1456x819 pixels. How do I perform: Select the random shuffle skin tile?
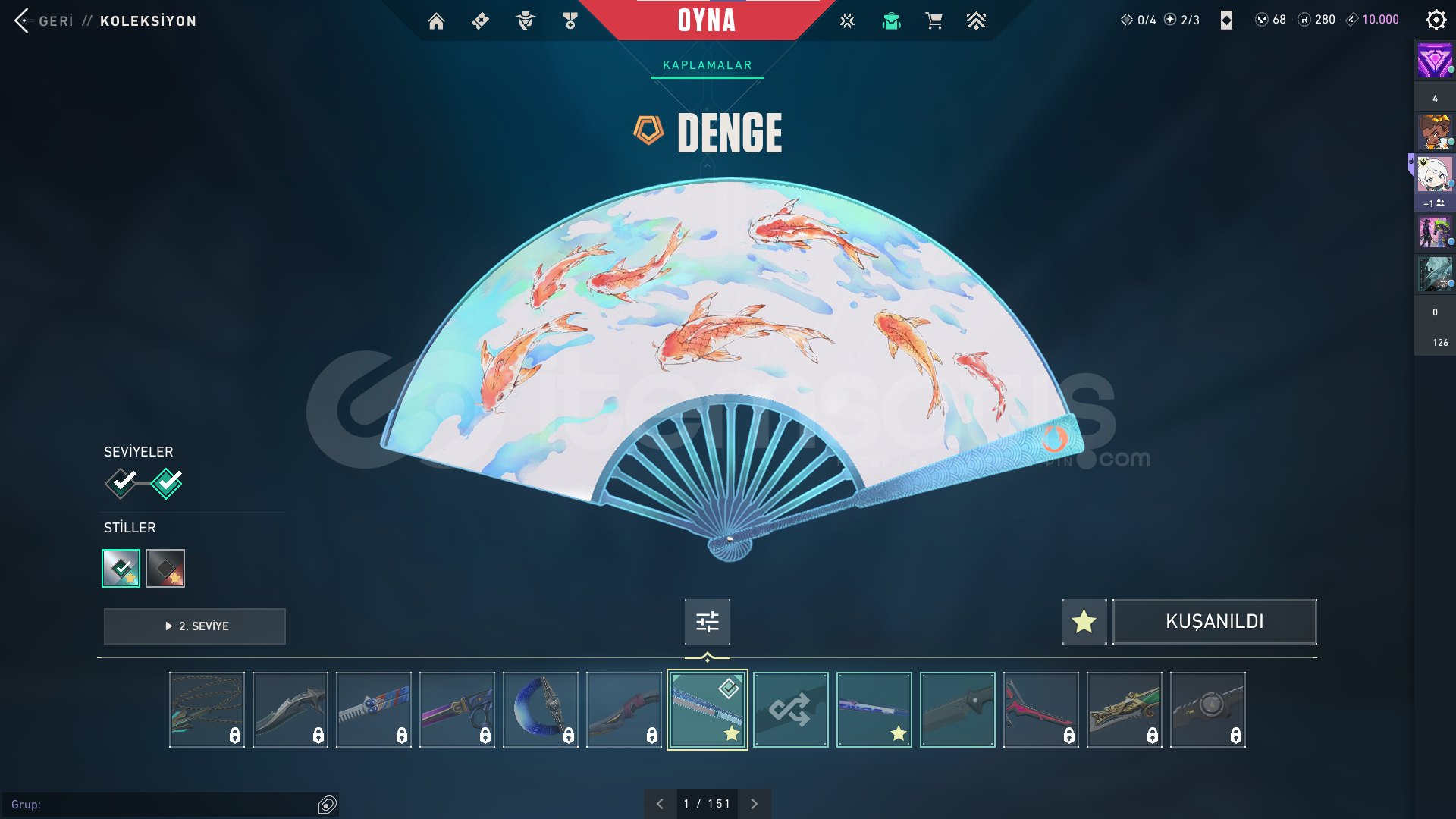790,710
